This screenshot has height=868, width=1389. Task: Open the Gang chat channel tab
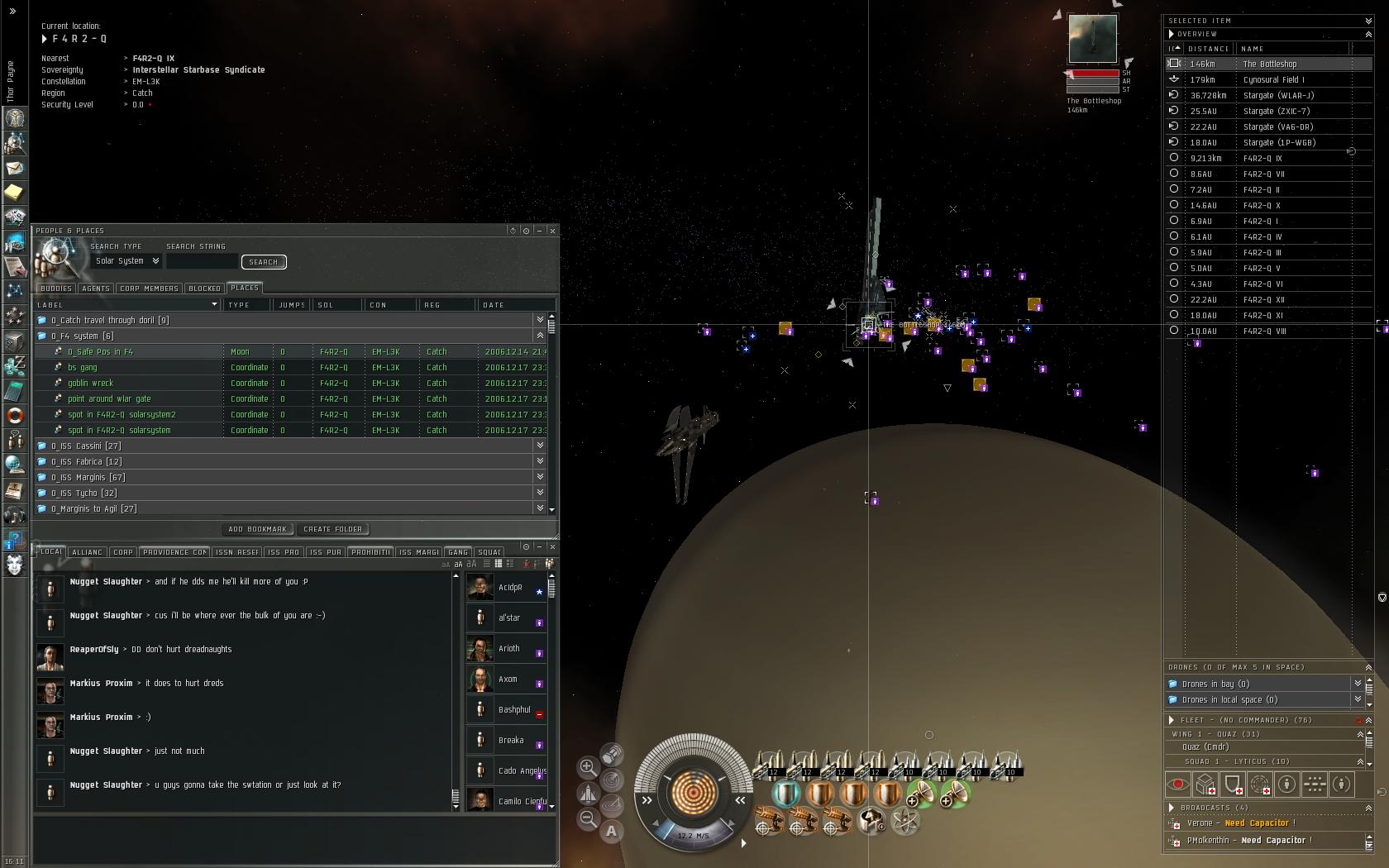[x=458, y=552]
